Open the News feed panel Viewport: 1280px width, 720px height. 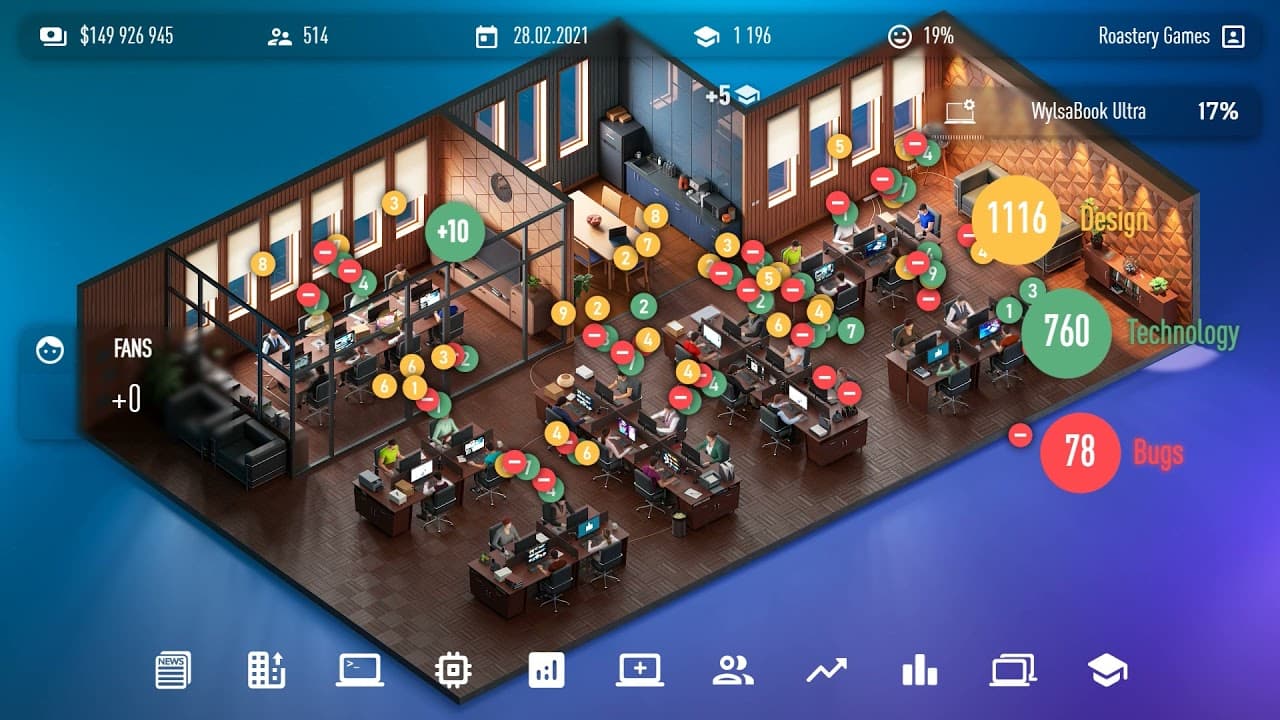point(171,670)
